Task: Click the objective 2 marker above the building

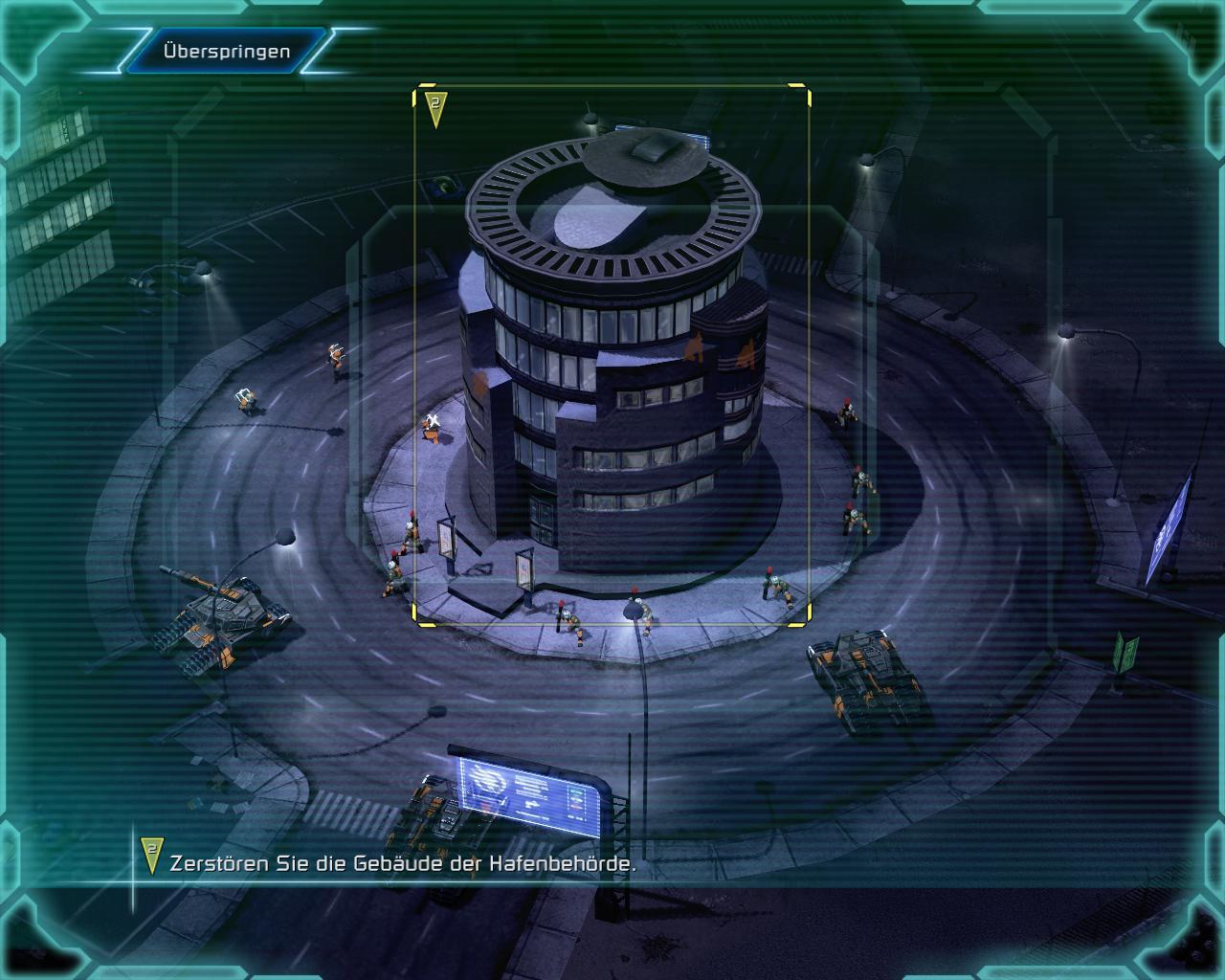Action: [x=435, y=107]
